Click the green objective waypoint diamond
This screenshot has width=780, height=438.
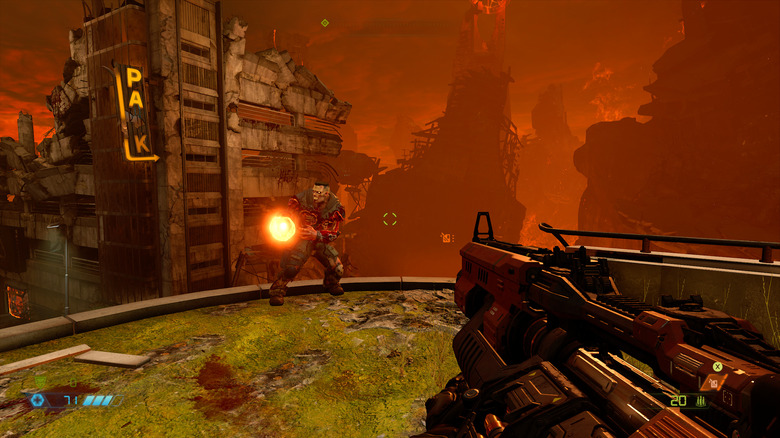(x=325, y=22)
